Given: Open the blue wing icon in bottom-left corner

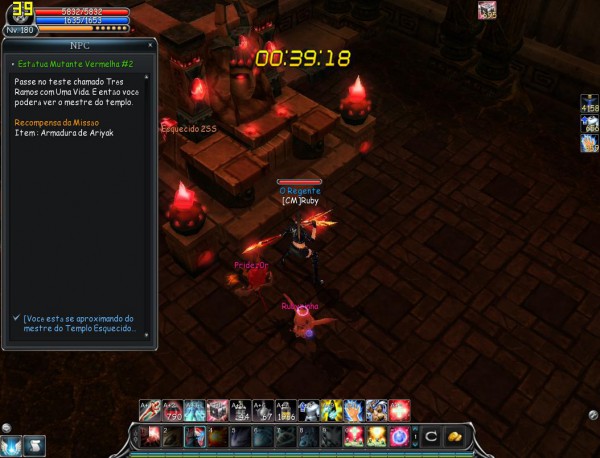Looking at the screenshot, I should pyautogui.click(x=13, y=445).
